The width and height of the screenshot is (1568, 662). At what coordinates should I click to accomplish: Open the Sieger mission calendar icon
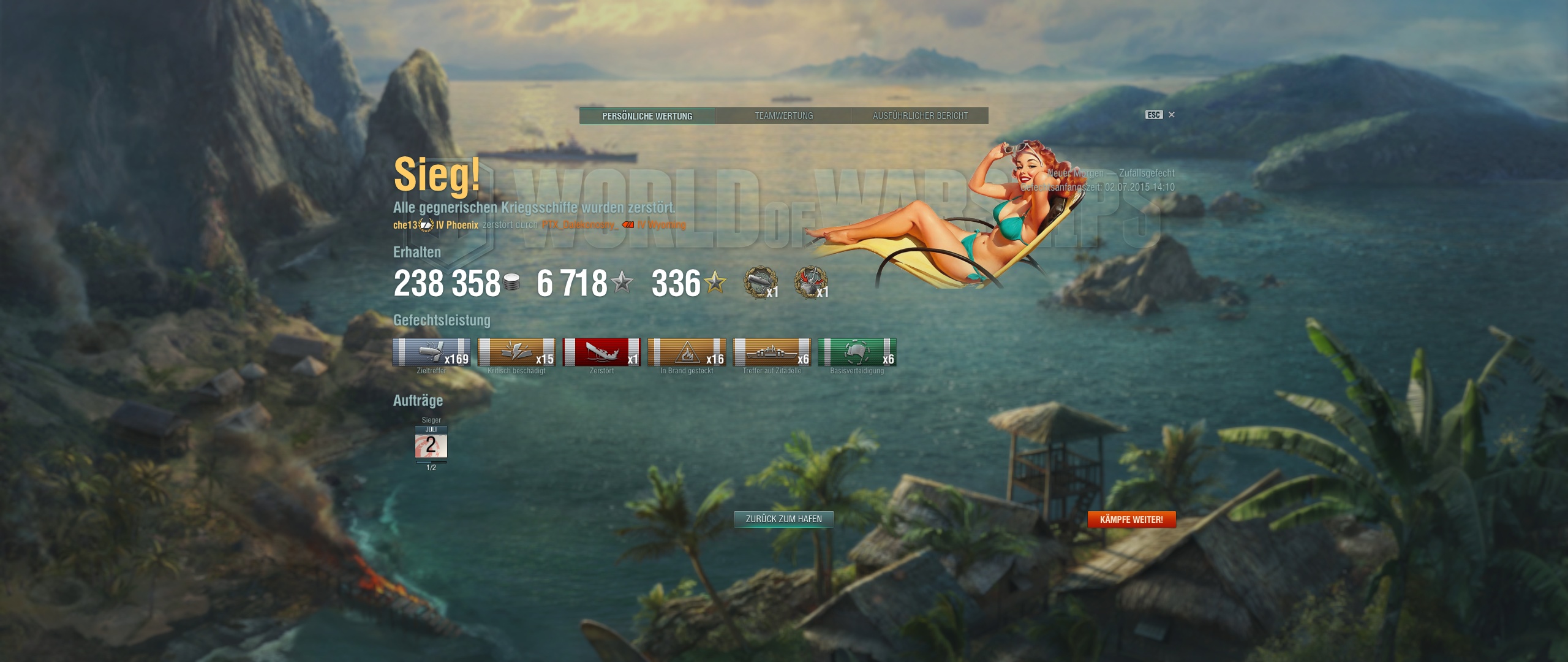(431, 444)
